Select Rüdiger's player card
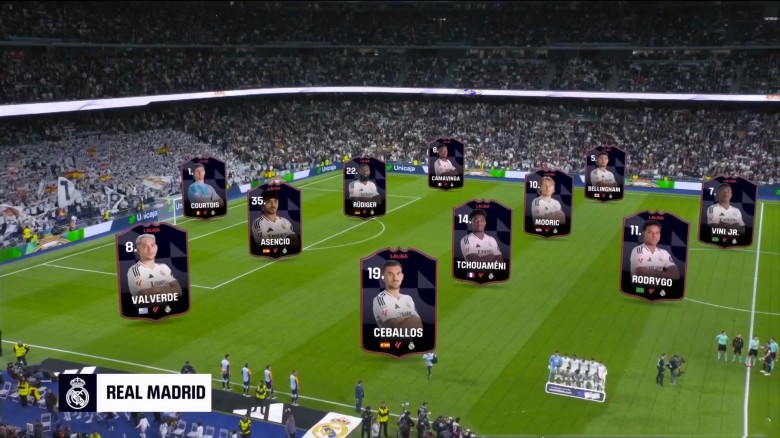This screenshot has width=780, height=438. pos(365,187)
